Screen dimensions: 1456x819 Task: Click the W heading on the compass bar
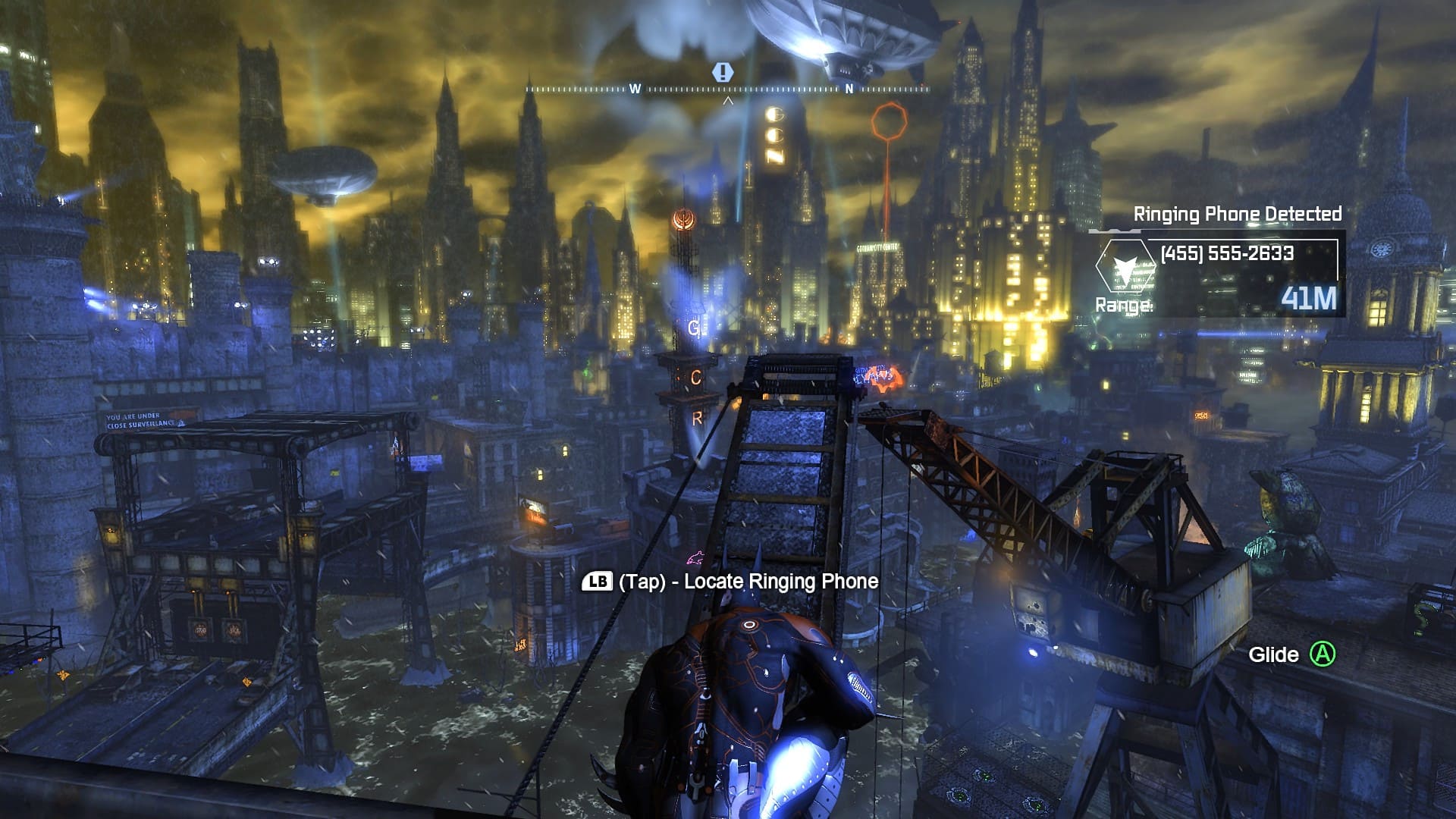tap(635, 89)
